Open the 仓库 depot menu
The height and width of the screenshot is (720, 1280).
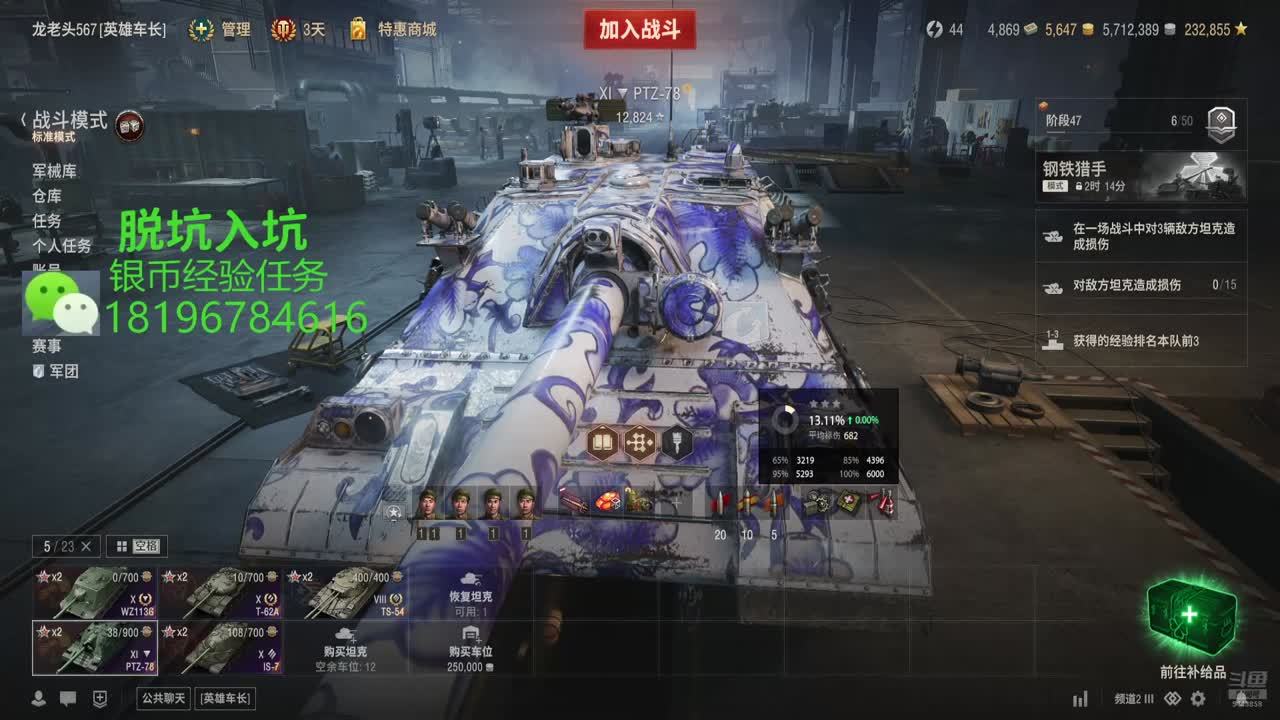[46, 196]
